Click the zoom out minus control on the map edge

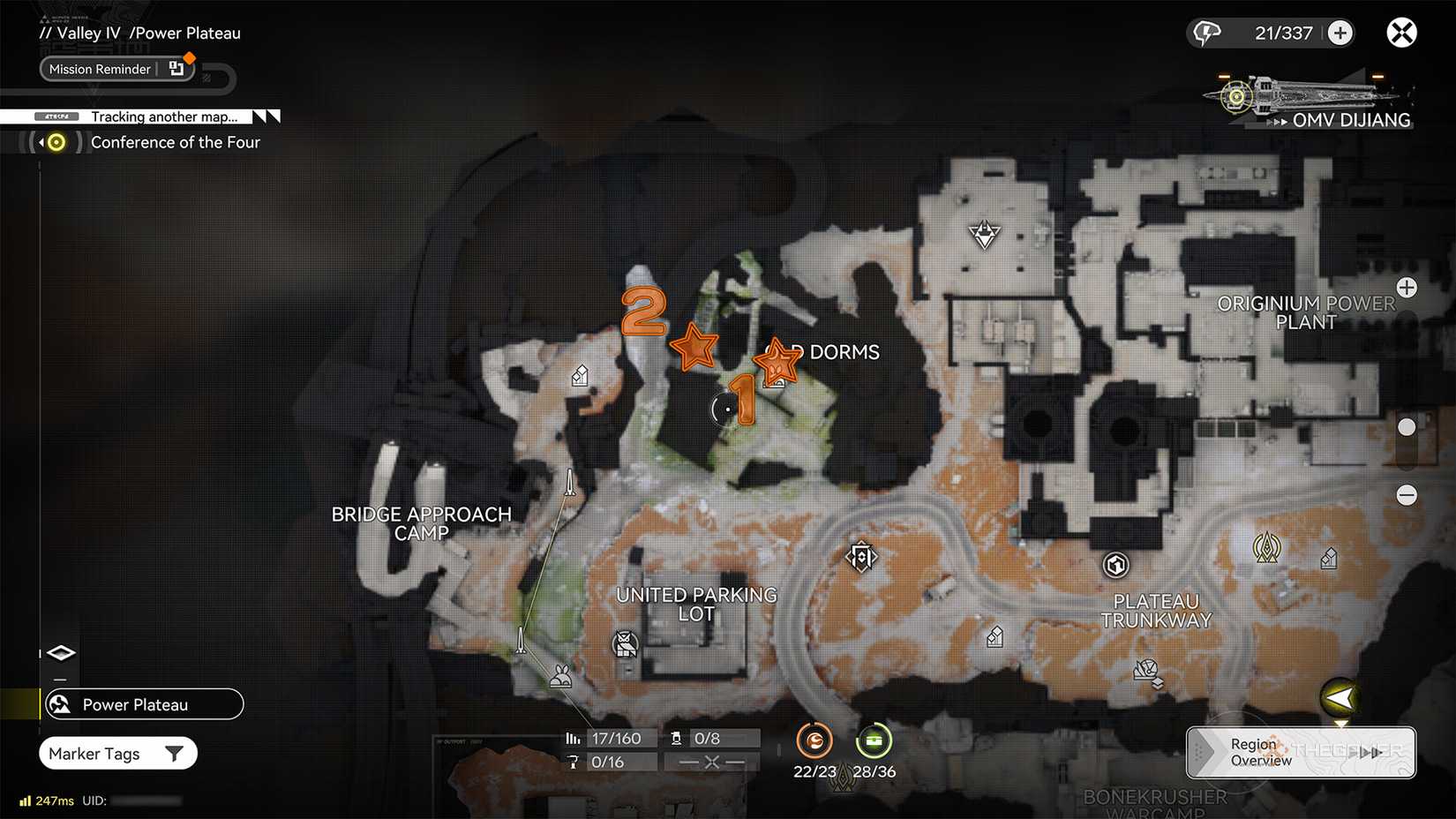(x=1407, y=495)
